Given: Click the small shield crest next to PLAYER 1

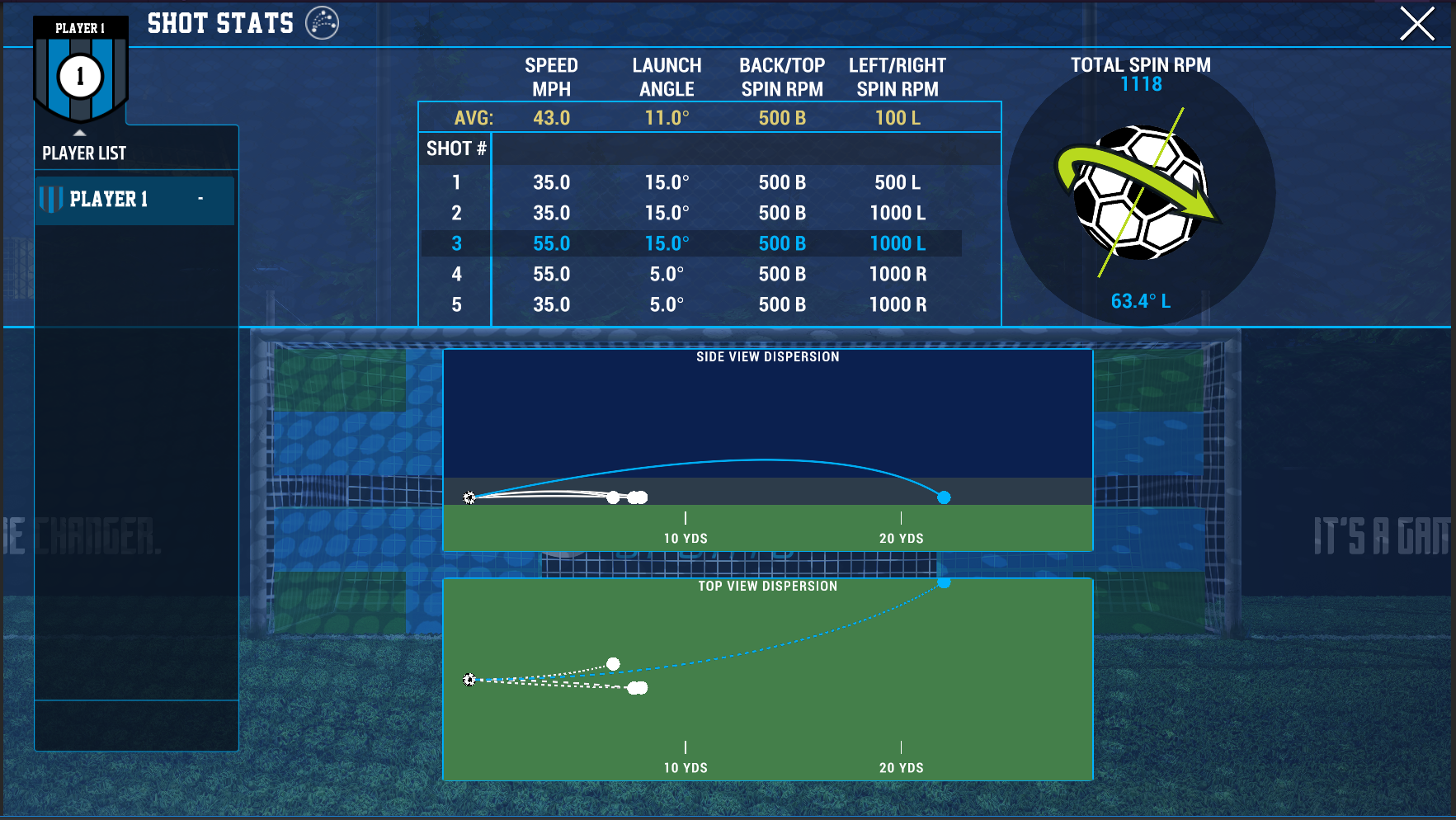Looking at the screenshot, I should (51, 200).
